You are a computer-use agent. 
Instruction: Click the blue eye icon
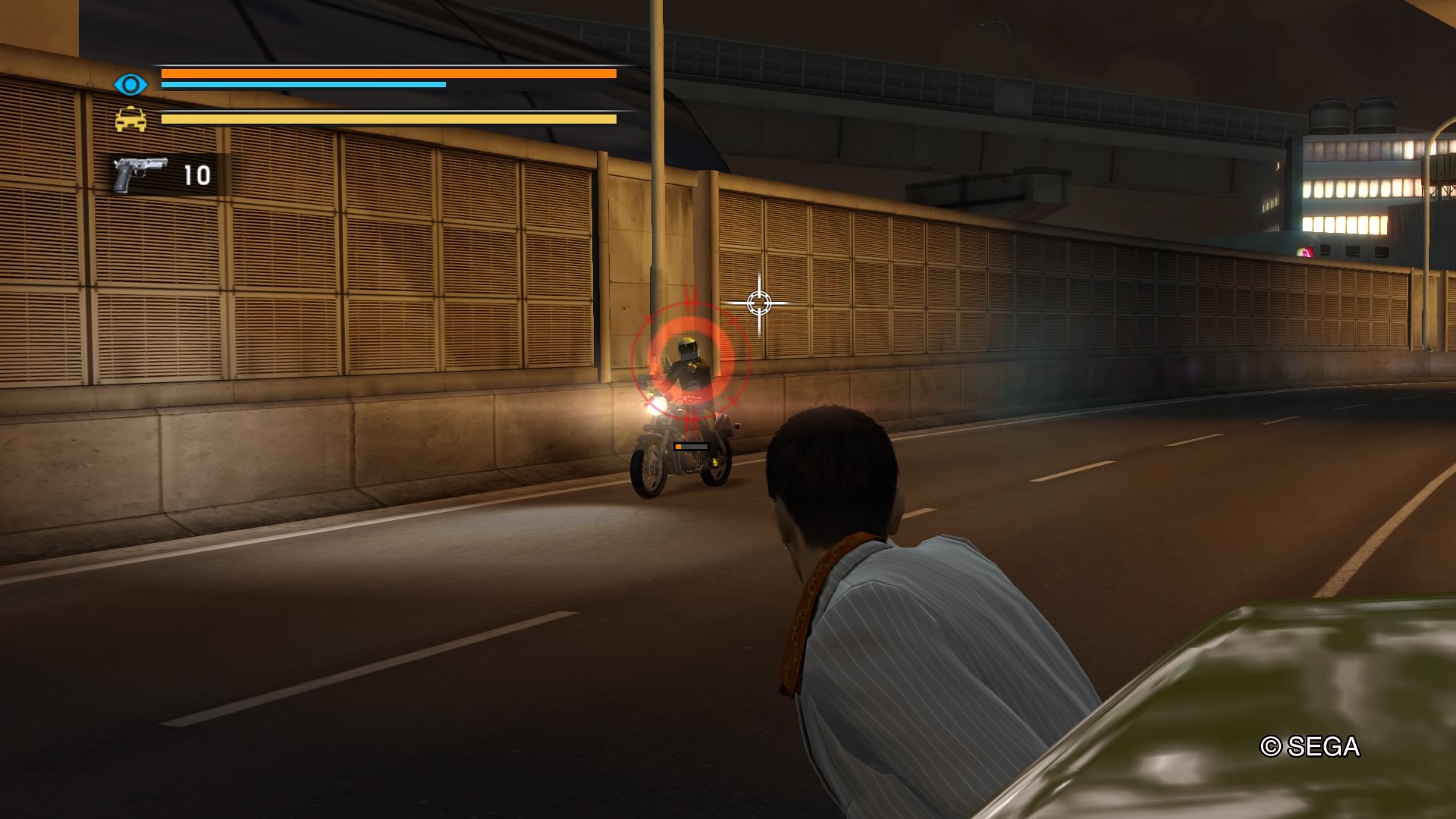click(x=130, y=84)
